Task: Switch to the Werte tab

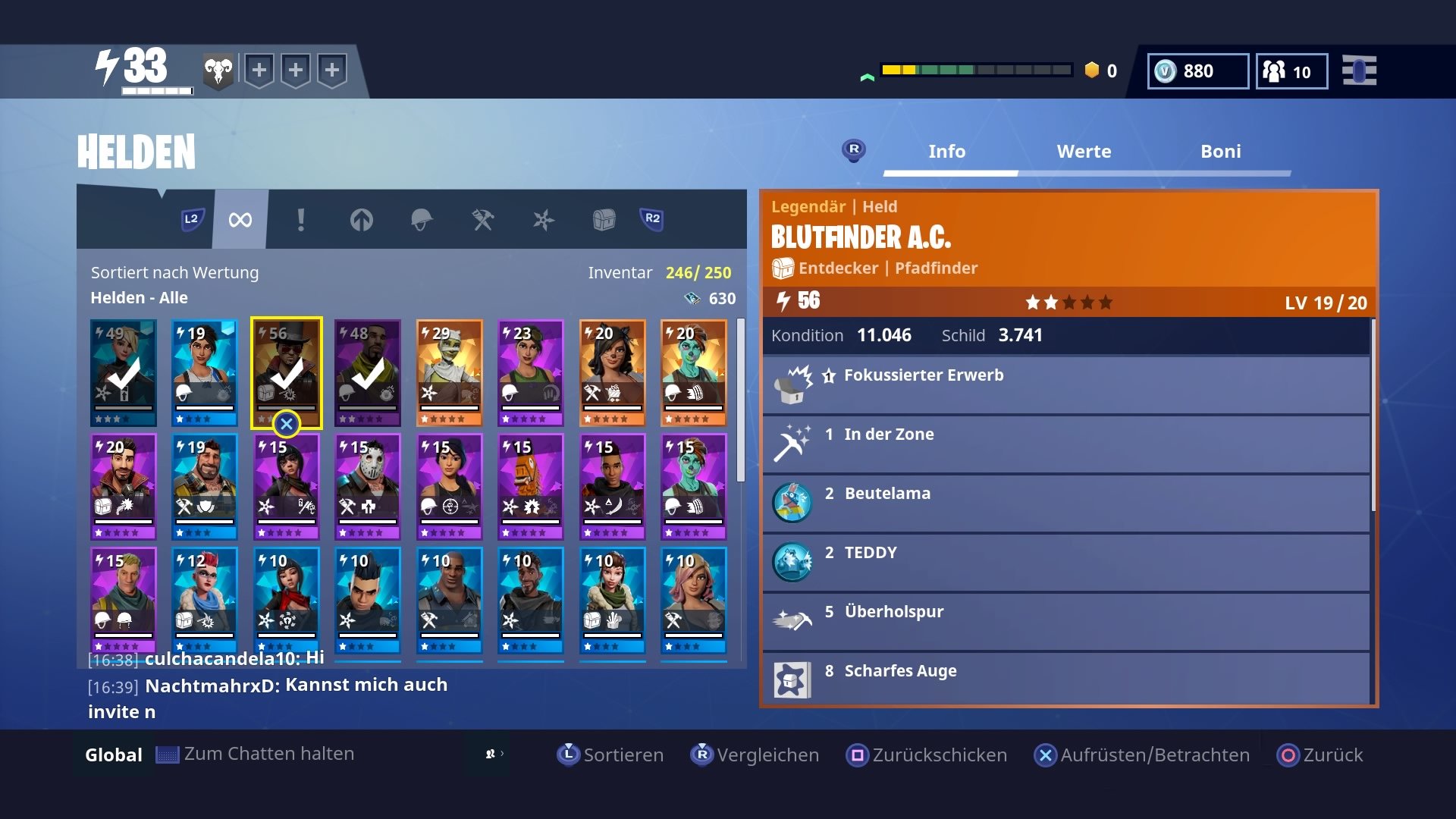Action: click(1084, 151)
